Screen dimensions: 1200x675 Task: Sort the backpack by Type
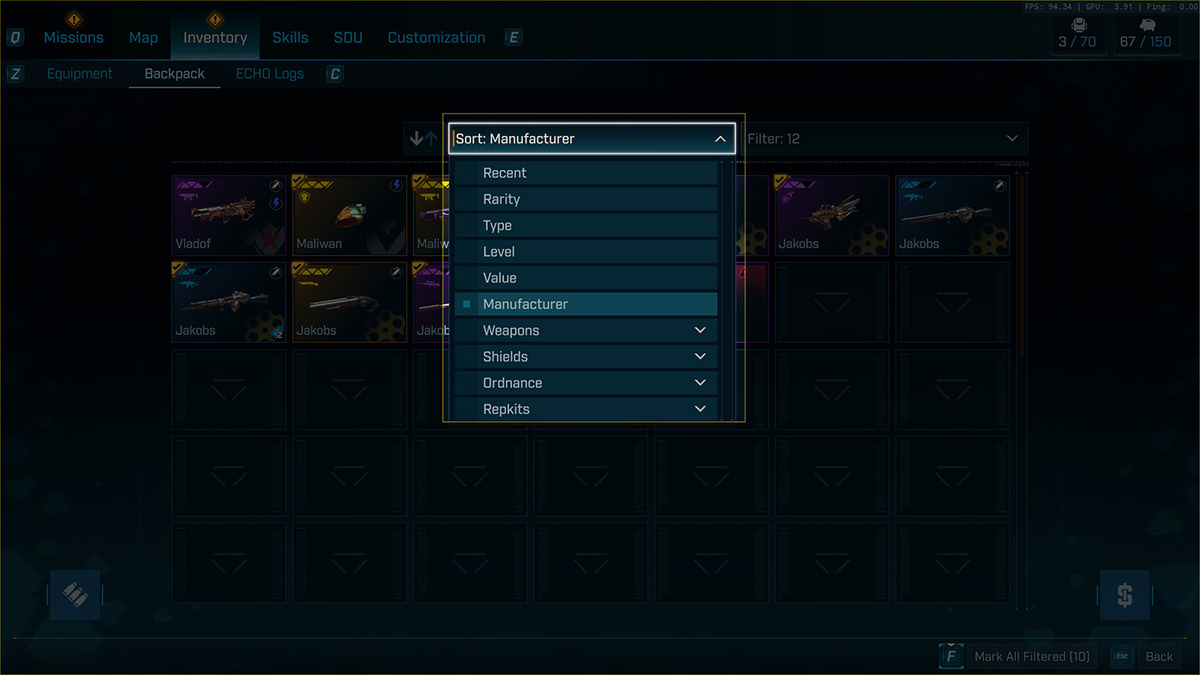tap(586, 226)
